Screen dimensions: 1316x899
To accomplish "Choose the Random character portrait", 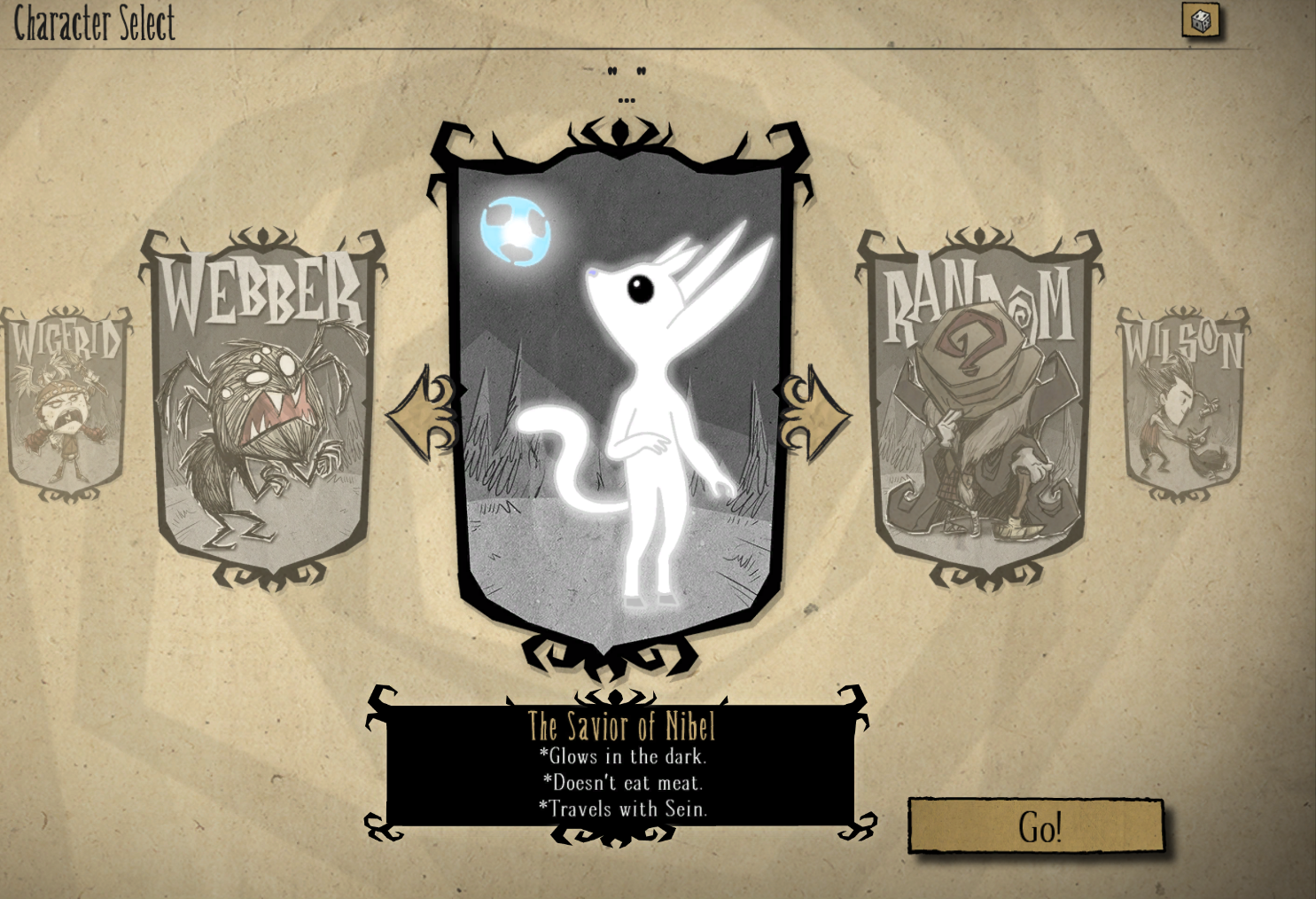I will [x=979, y=409].
